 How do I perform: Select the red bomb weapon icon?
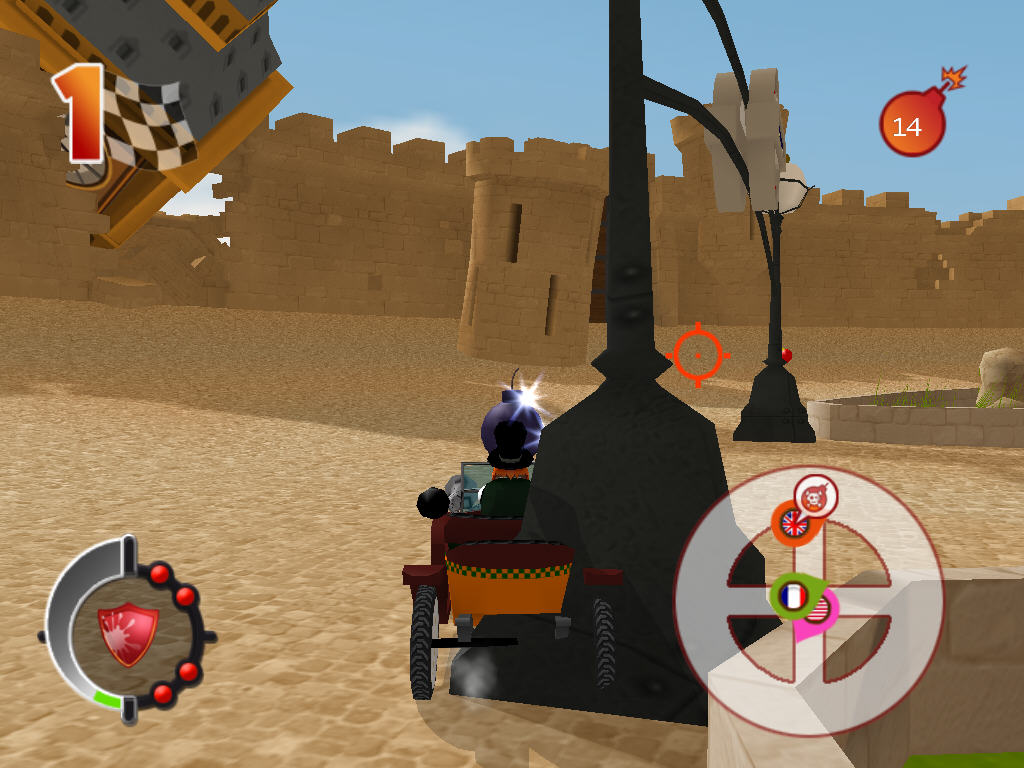(x=910, y=125)
